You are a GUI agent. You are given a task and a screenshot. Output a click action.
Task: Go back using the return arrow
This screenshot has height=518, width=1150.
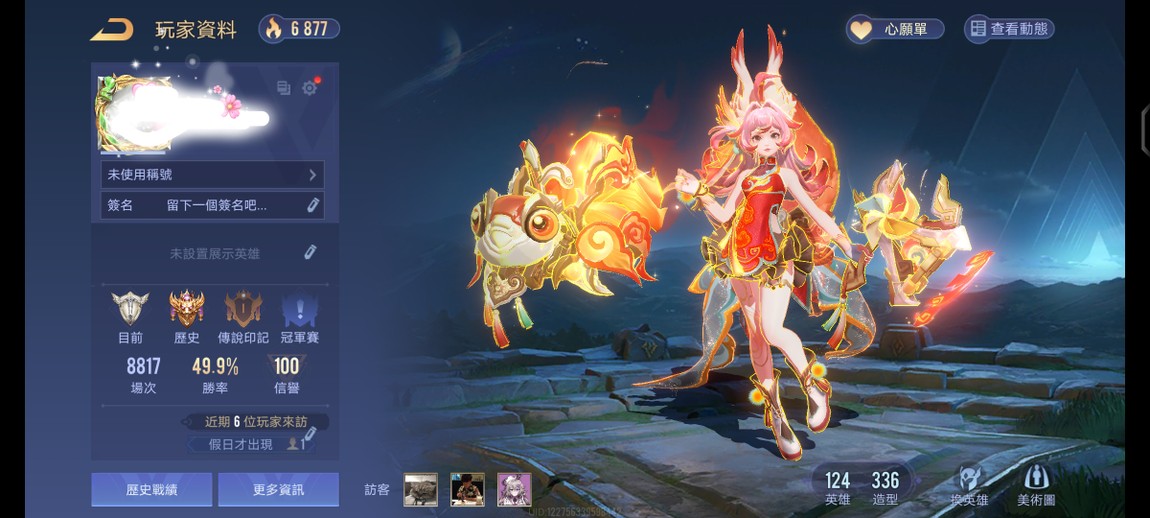111,30
